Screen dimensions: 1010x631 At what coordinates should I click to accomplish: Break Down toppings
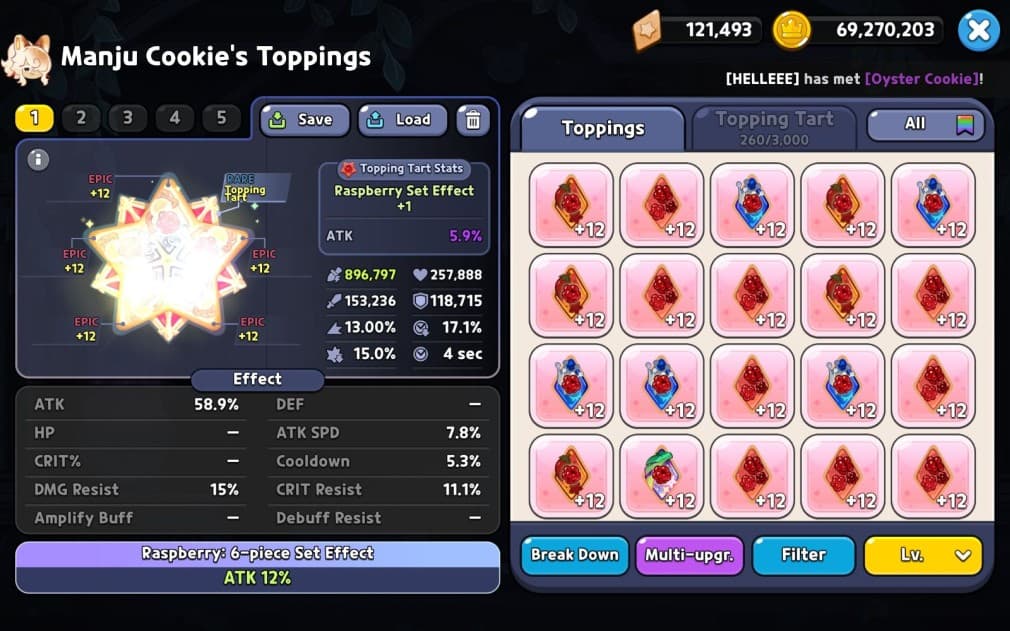point(574,555)
